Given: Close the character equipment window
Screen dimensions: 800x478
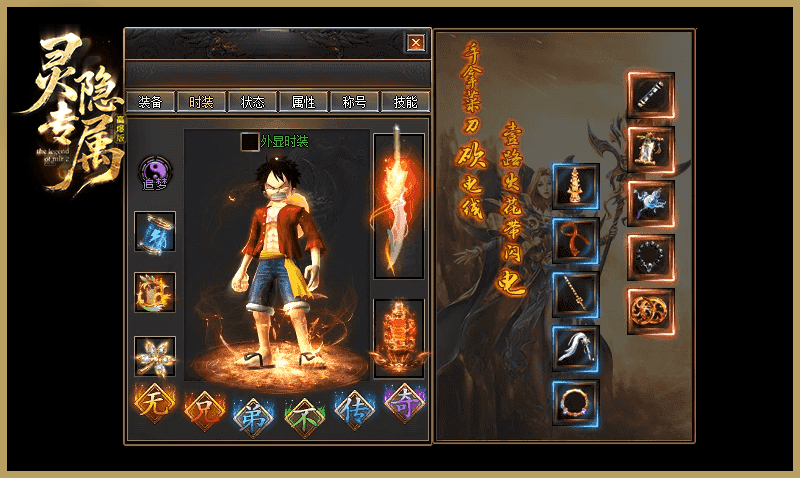Looking at the screenshot, I should tap(416, 42).
